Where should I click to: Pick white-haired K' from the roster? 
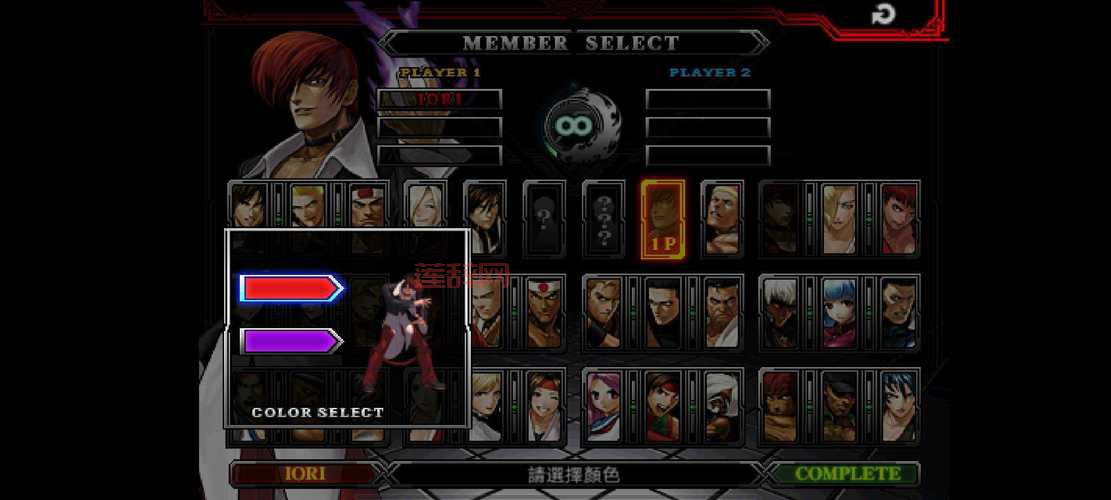(780, 311)
